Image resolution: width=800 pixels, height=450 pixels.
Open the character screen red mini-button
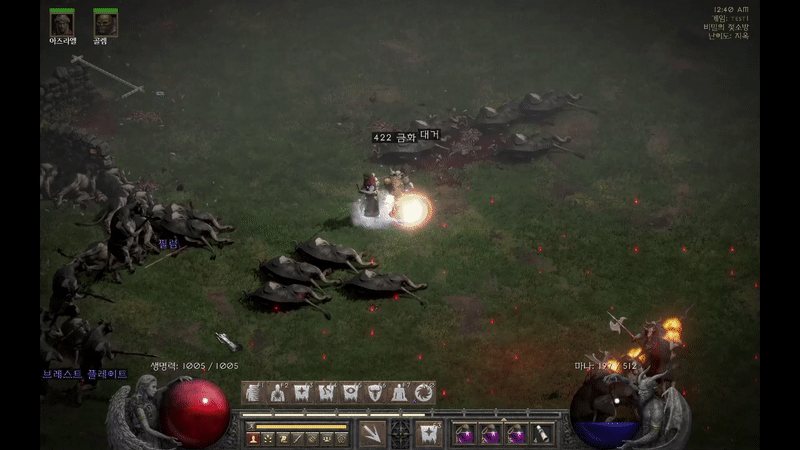coord(253,439)
